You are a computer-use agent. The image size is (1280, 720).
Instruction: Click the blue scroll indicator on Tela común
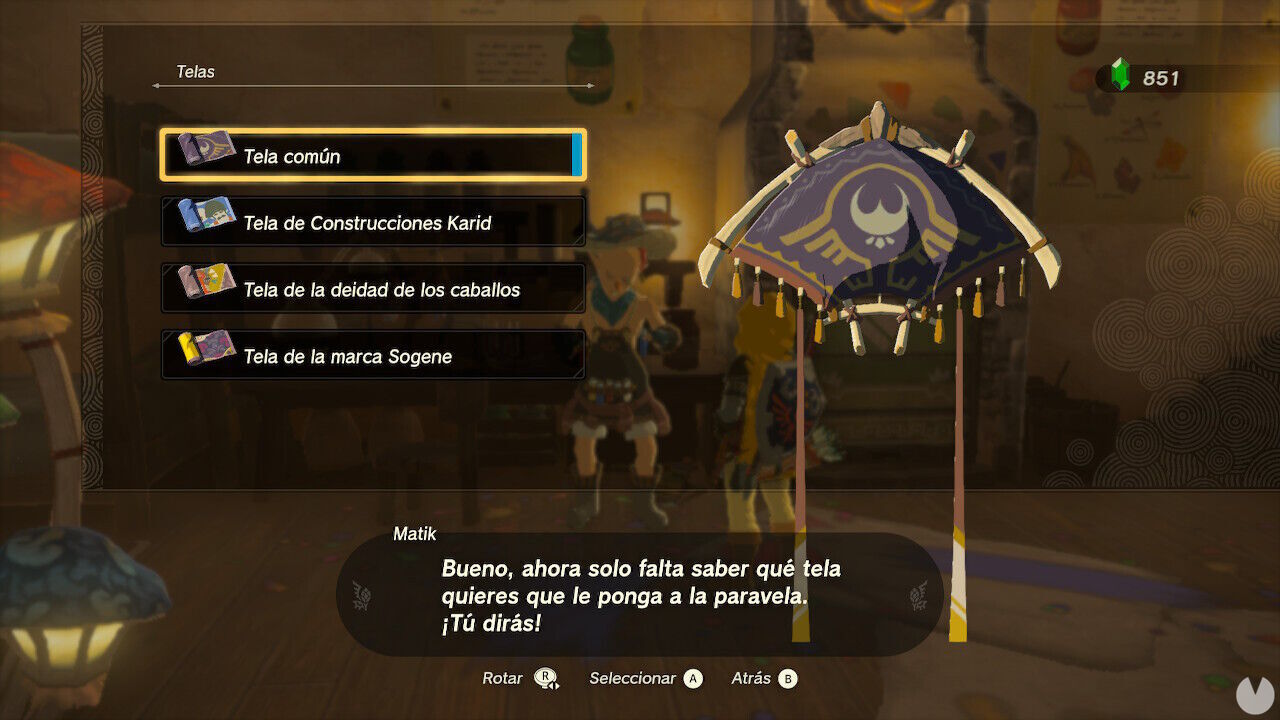pyautogui.click(x=575, y=156)
